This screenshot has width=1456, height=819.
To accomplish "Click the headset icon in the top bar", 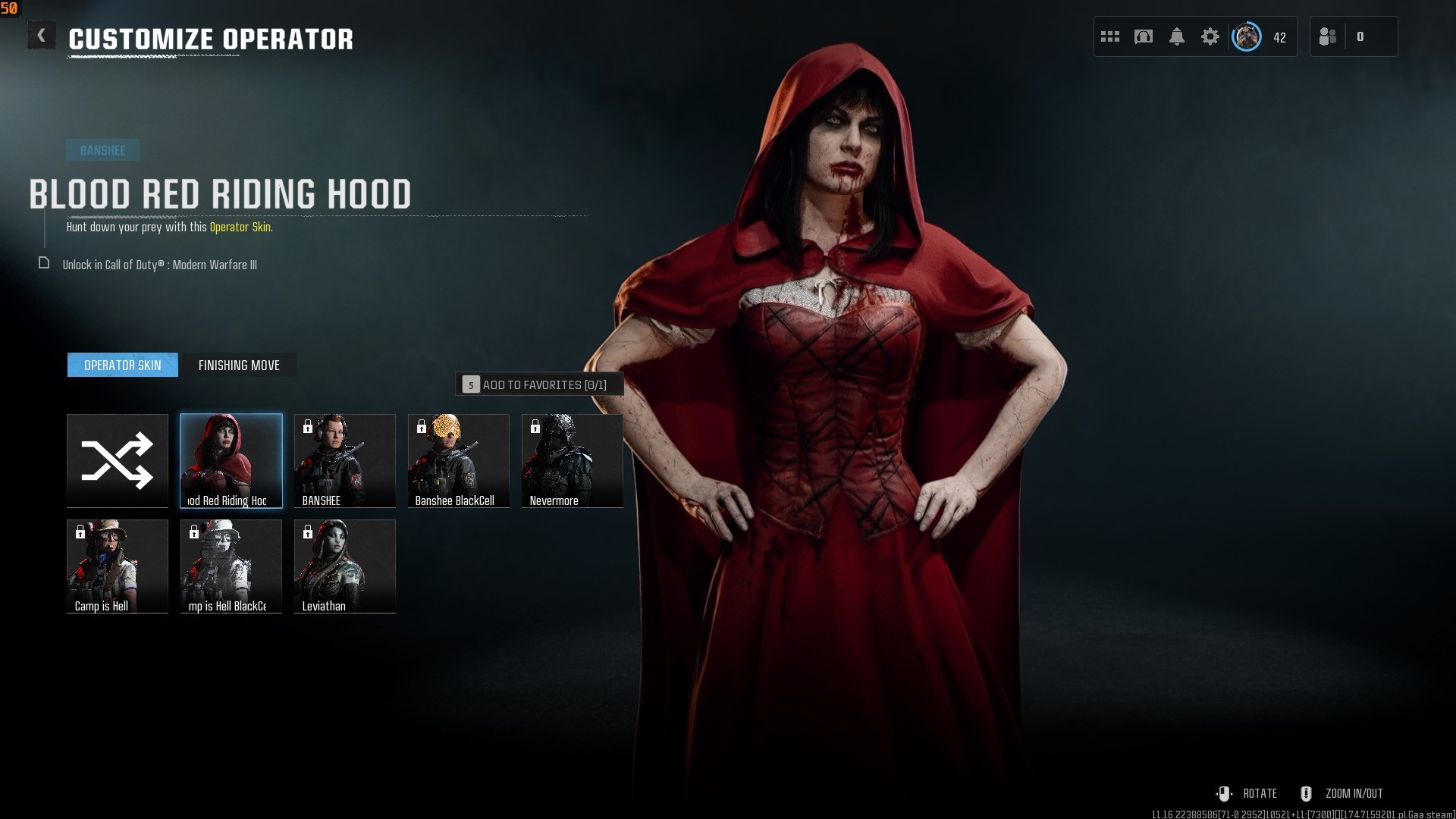I will coord(1144,36).
